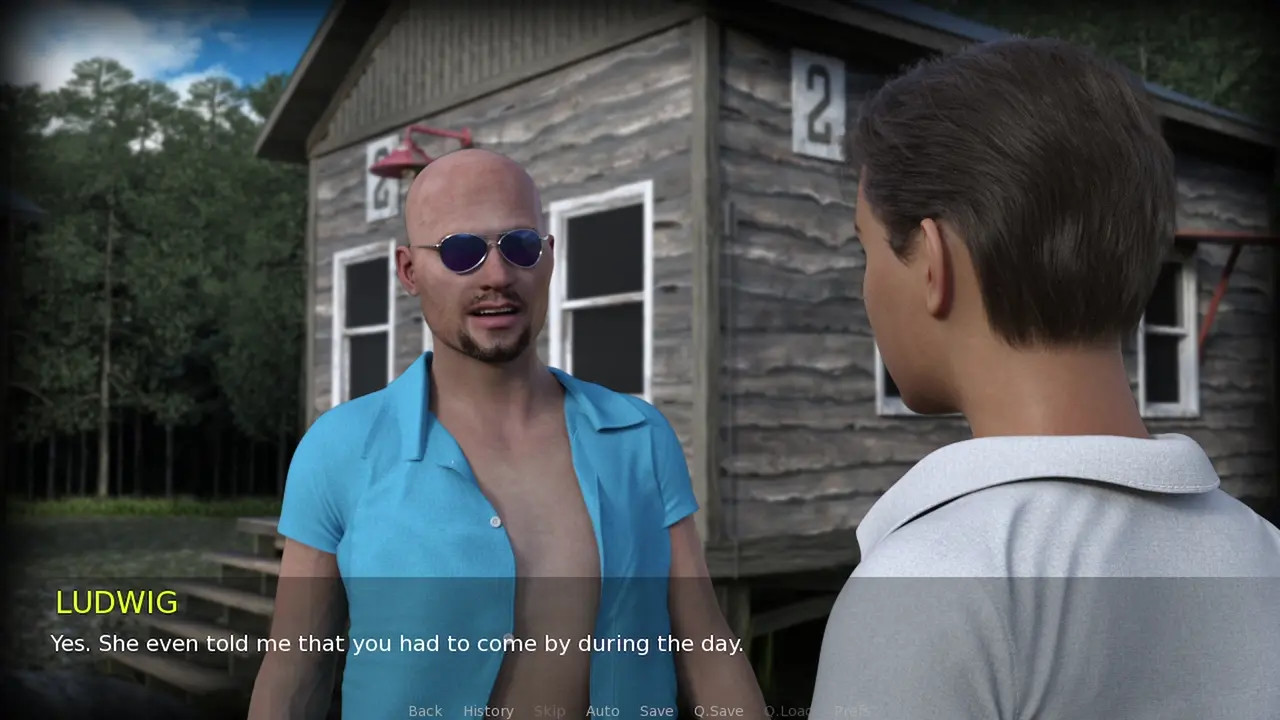Viewport: 1280px width, 720px height.
Task: Quick save with Q.Save
Action: tap(718, 711)
